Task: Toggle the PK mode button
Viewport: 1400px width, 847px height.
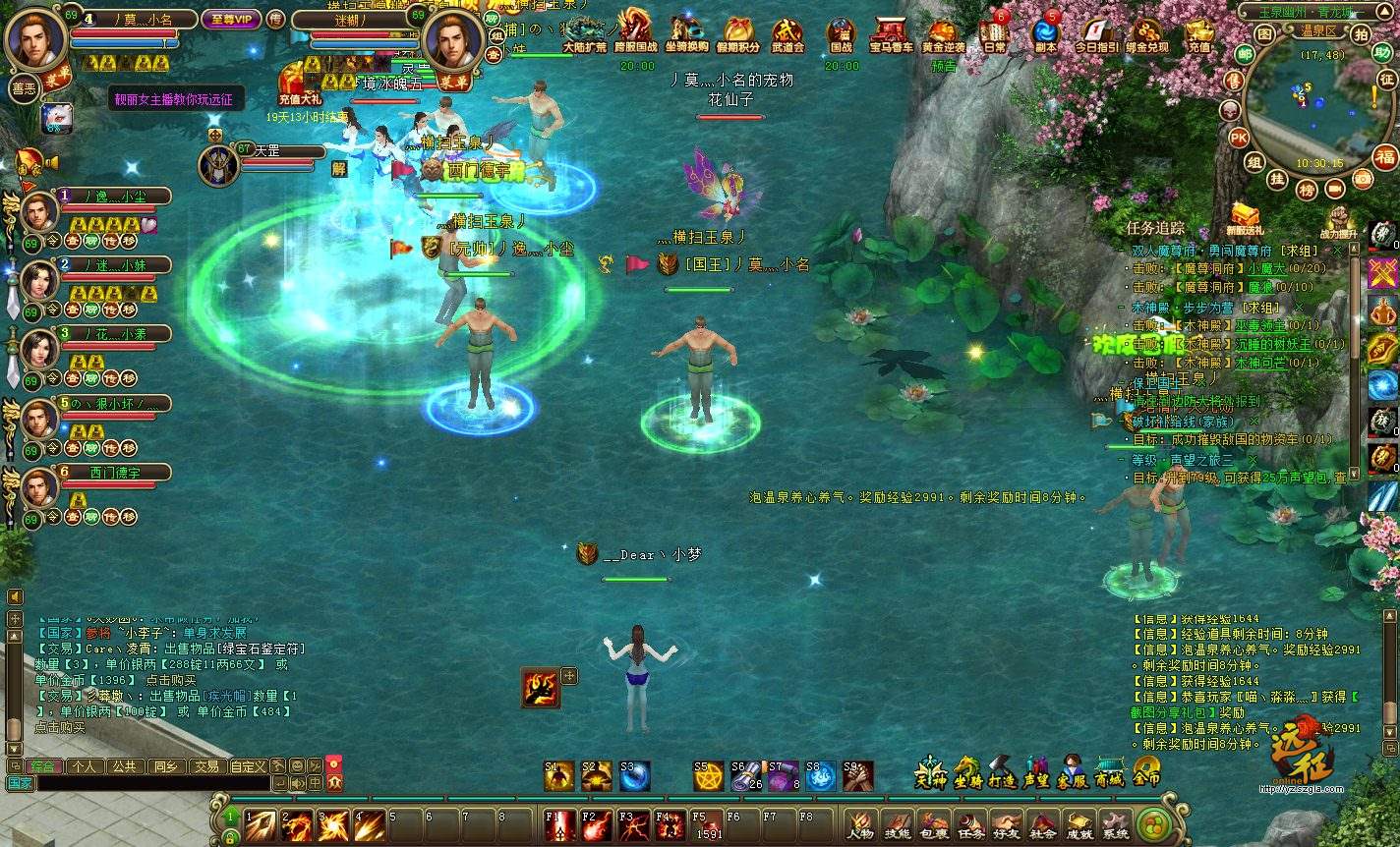Action: coord(1239,139)
